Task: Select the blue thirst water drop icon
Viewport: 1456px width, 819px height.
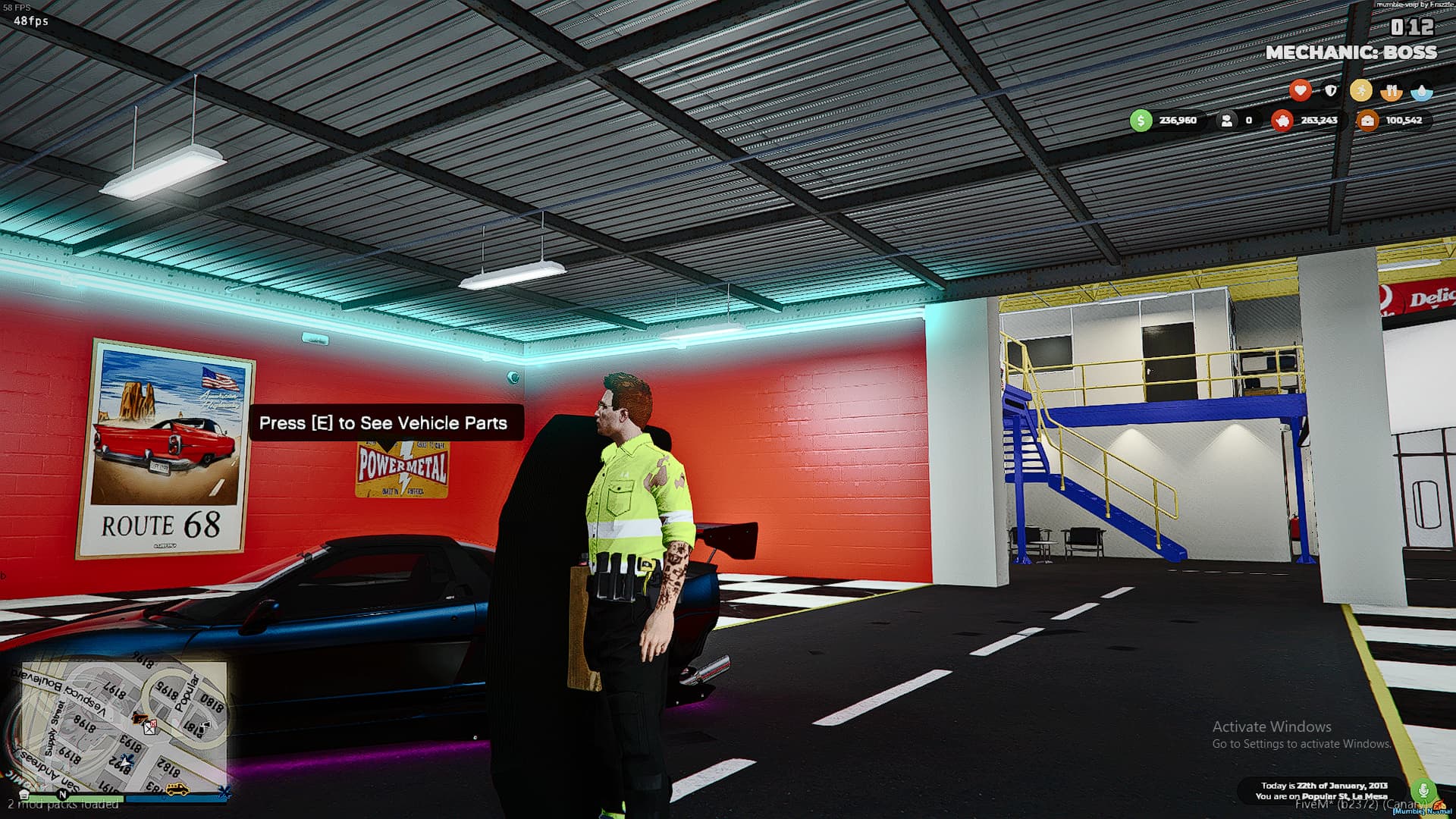Action: tap(1422, 91)
